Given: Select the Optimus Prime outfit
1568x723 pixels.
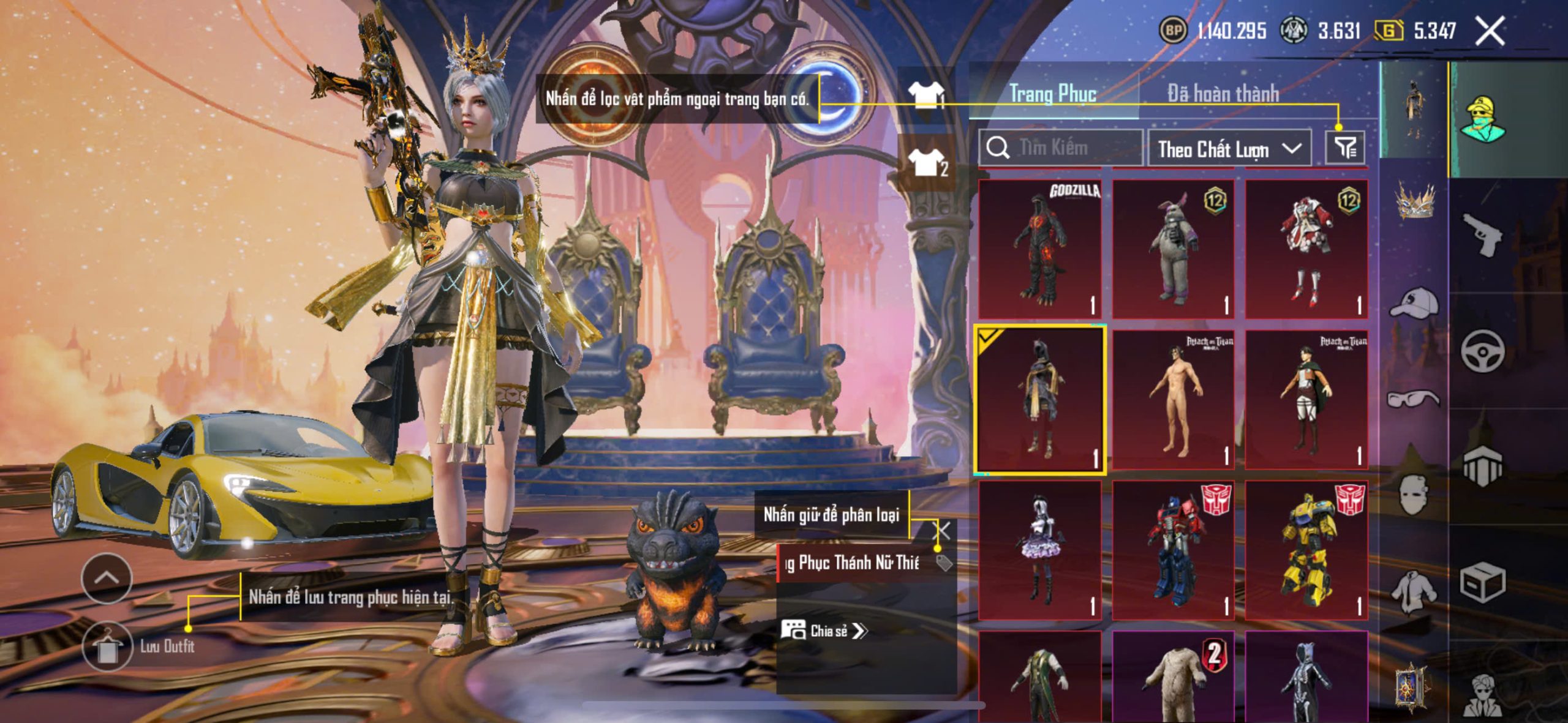Looking at the screenshot, I should tap(1173, 550).
